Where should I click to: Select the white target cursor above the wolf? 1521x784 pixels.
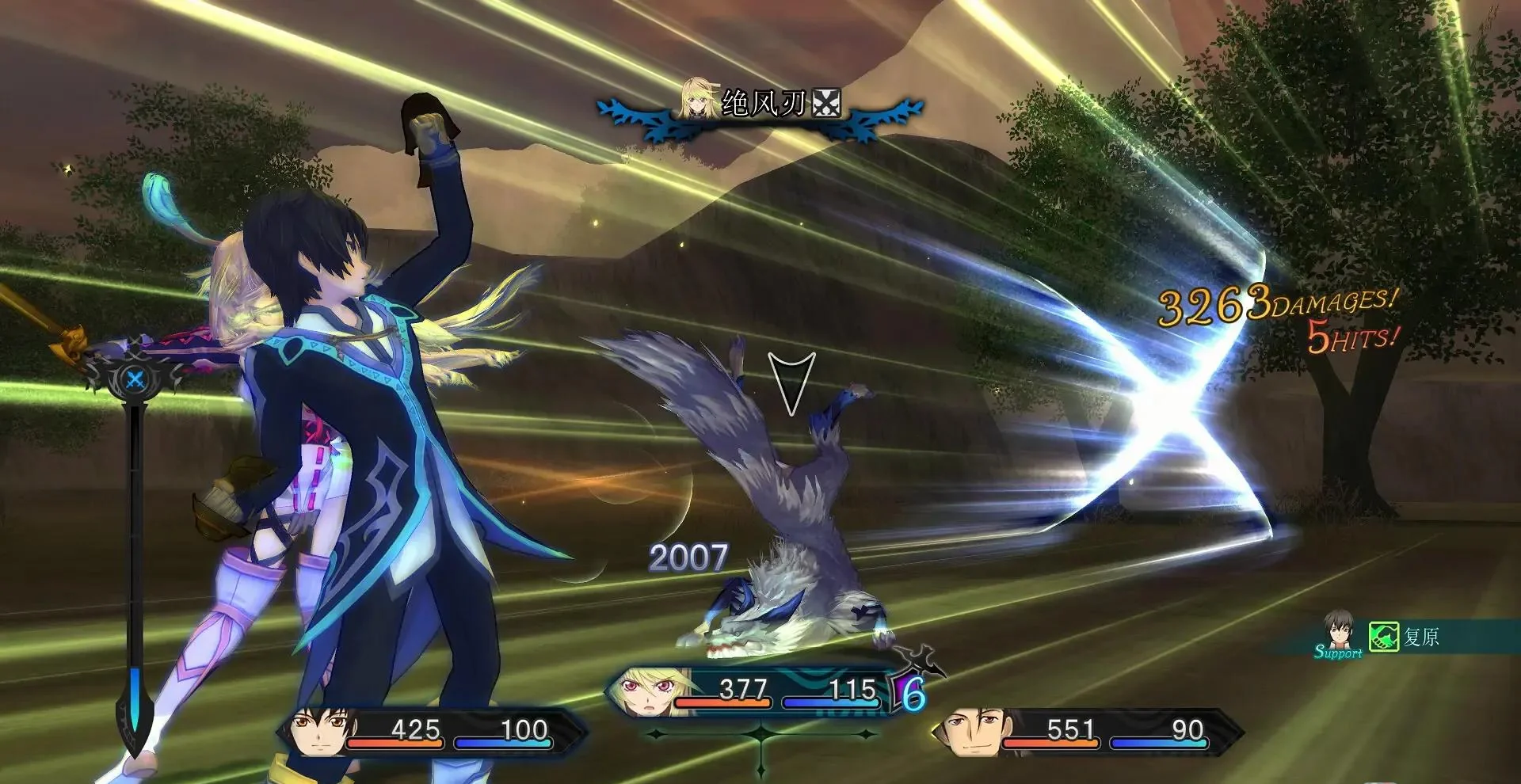click(x=791, y=382)
